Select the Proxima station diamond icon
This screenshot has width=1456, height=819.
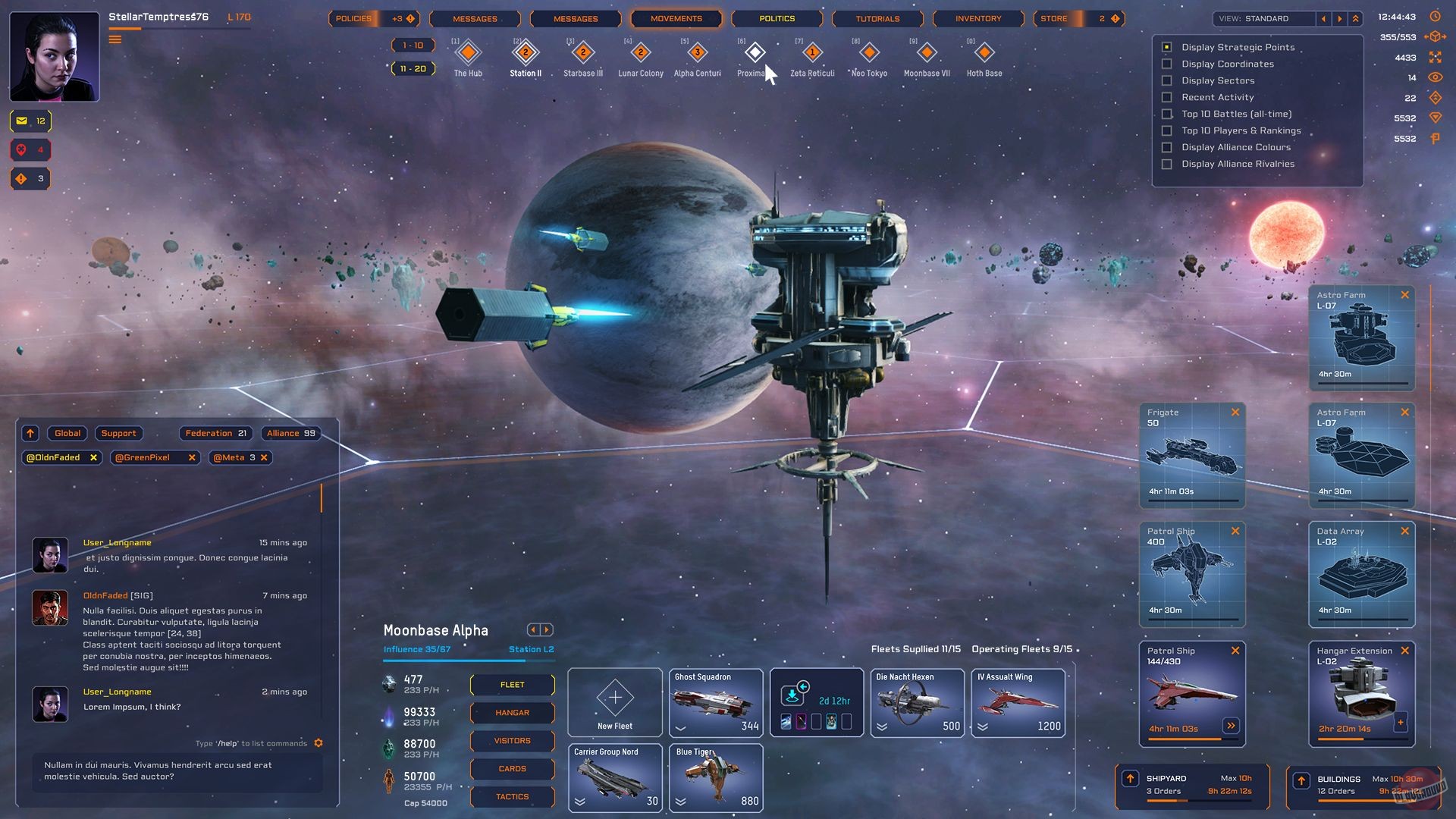coord(755,54)
